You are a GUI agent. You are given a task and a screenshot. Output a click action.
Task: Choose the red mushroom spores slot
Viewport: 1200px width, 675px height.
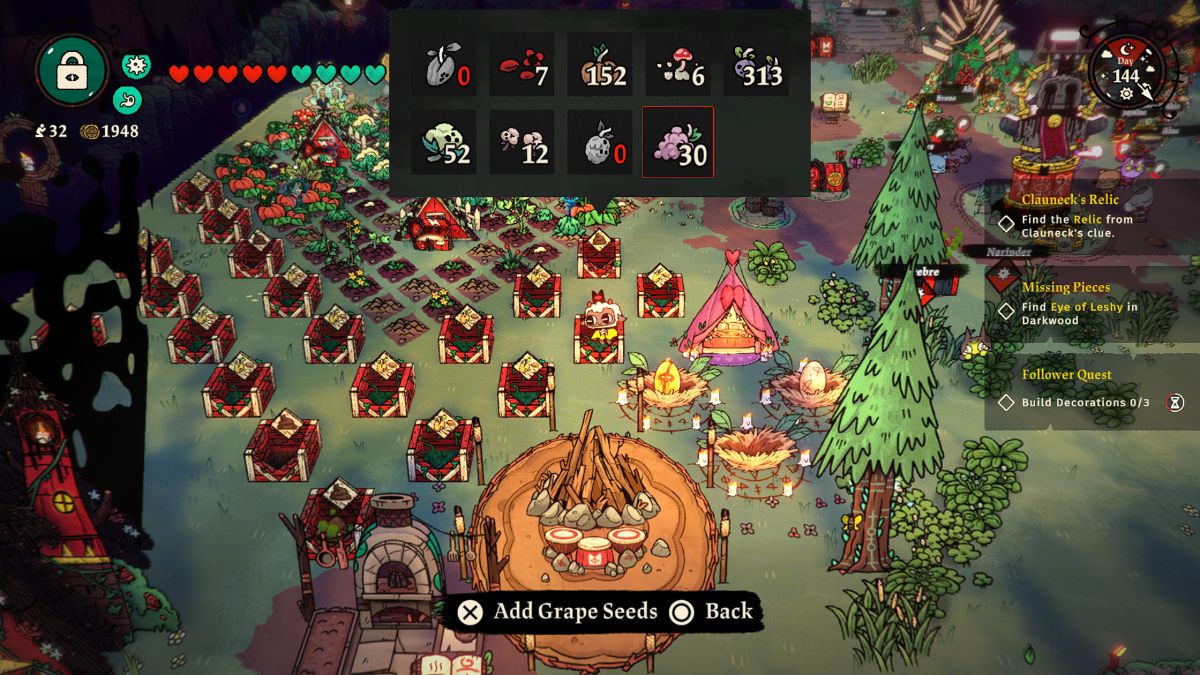pyautogui.click(x=678, y=65)
